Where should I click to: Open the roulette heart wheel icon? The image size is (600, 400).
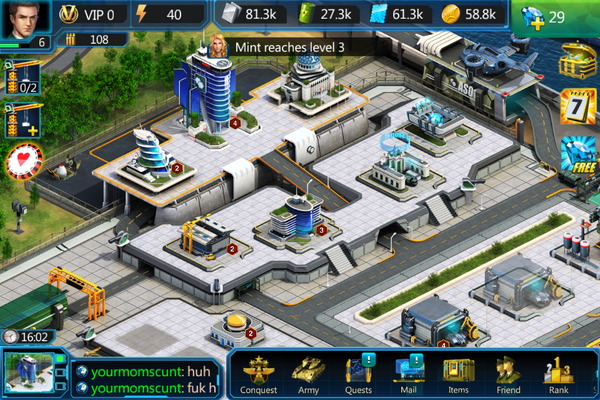(21, 163)
